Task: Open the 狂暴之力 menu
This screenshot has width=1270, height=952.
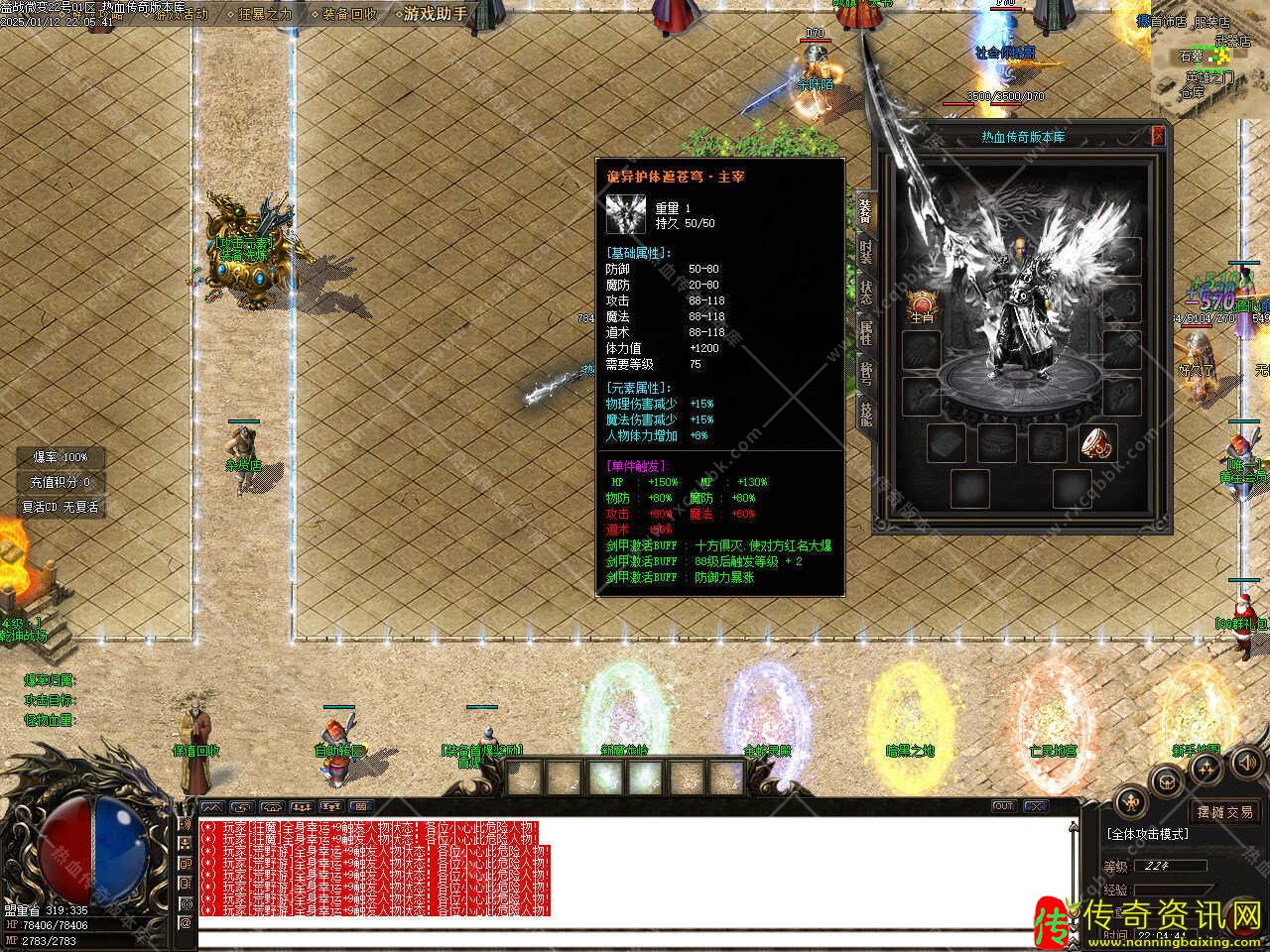Action: pos(266,14)
